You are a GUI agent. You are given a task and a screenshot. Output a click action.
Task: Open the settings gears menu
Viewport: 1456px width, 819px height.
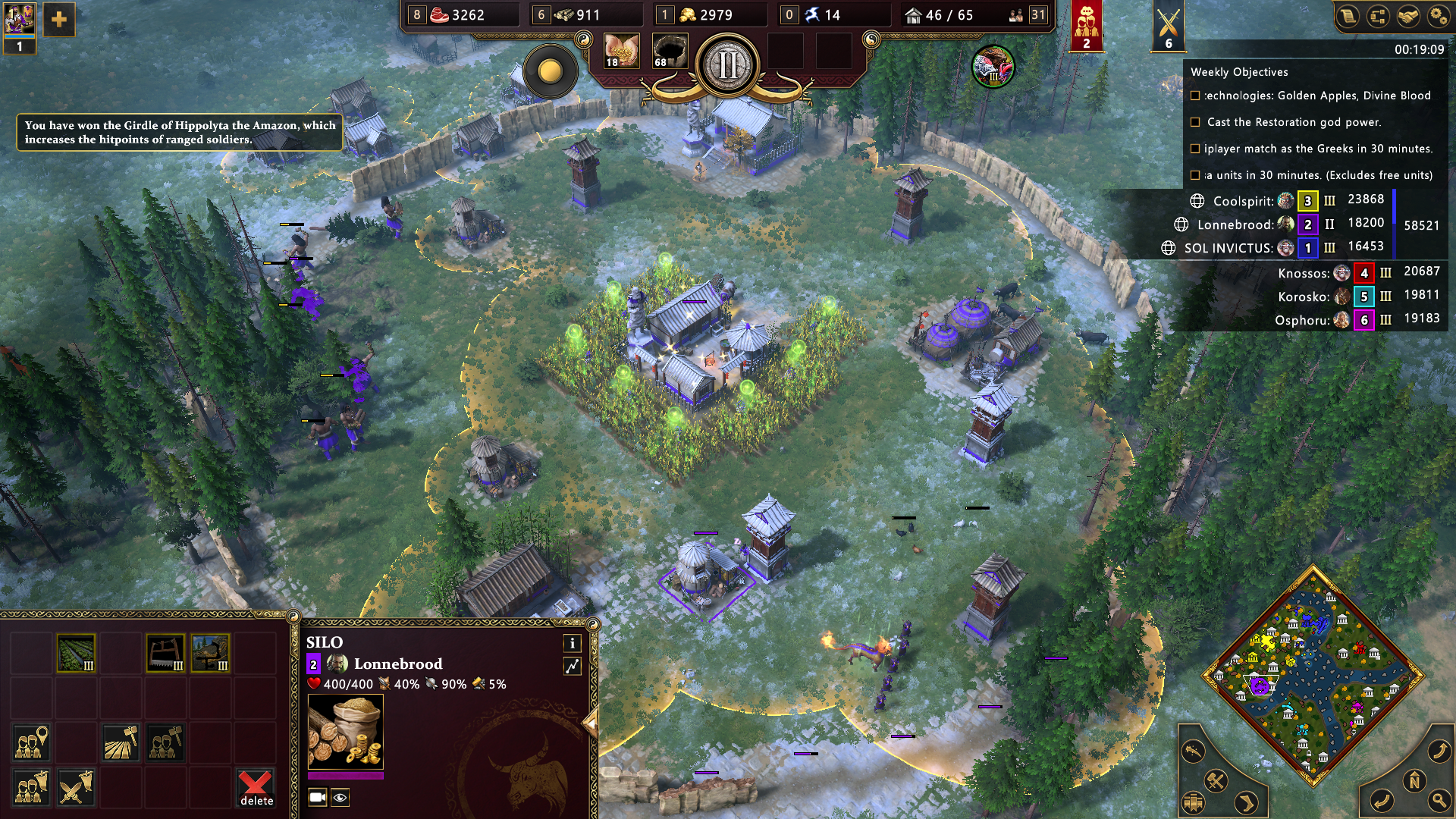click(x=1438, y=17)
